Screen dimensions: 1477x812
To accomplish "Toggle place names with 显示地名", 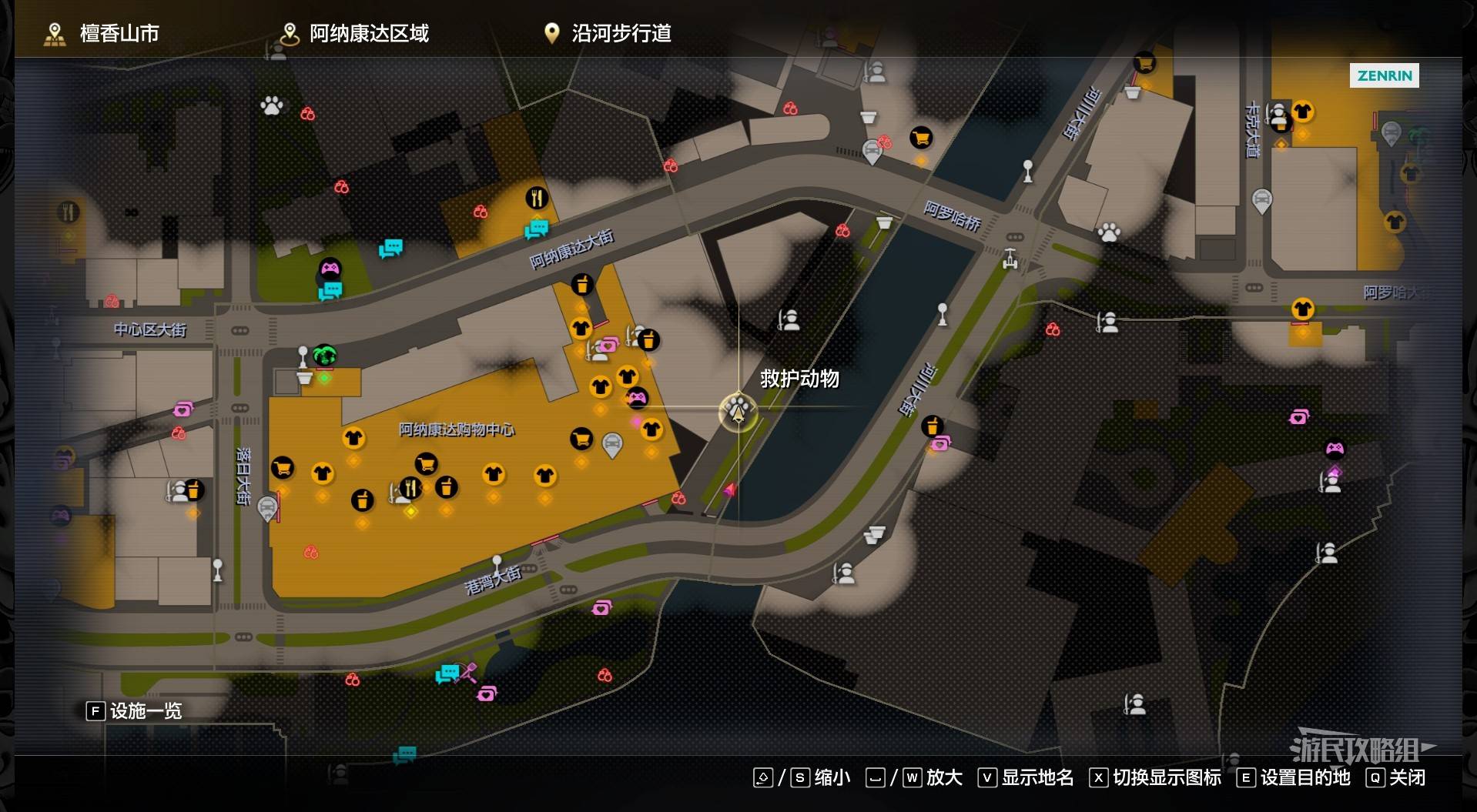I will coord(1027,777).
